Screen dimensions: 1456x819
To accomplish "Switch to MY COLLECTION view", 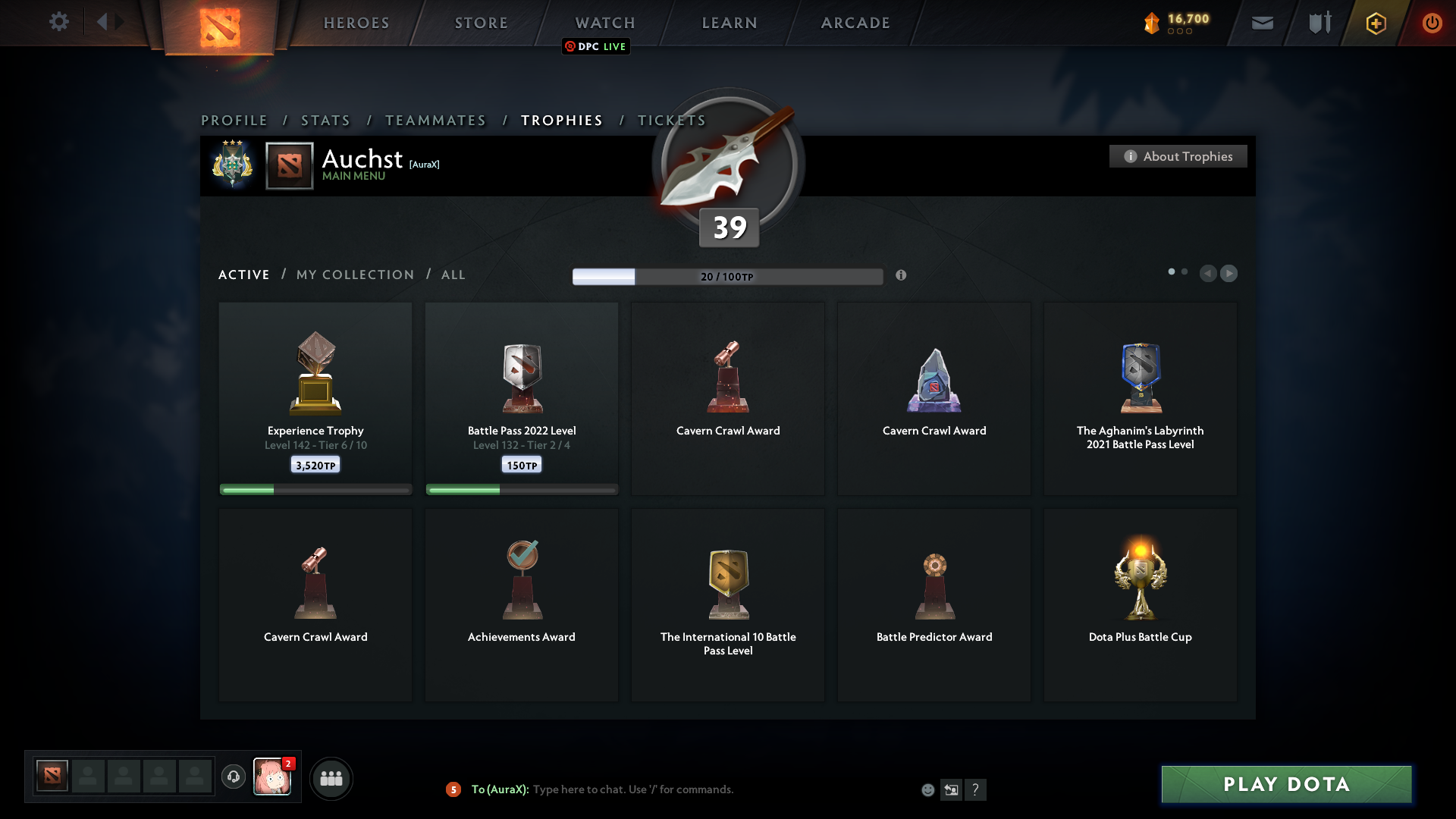I will 354,275.
